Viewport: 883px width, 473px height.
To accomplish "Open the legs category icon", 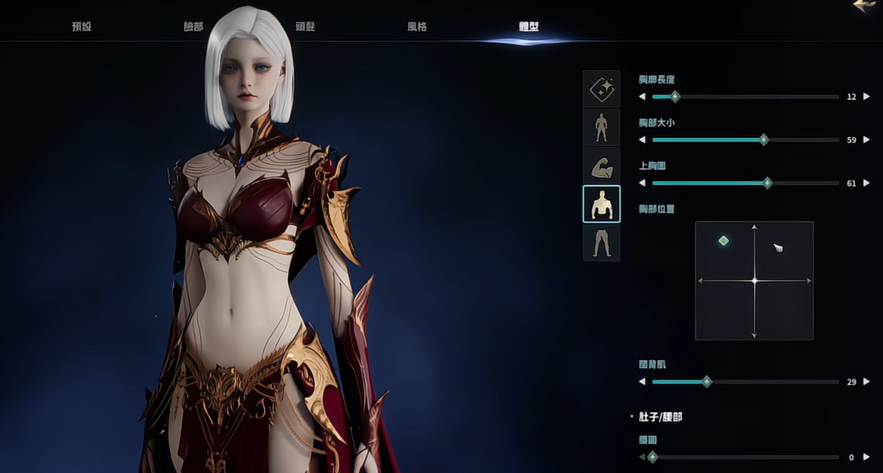I will point(601,242).
